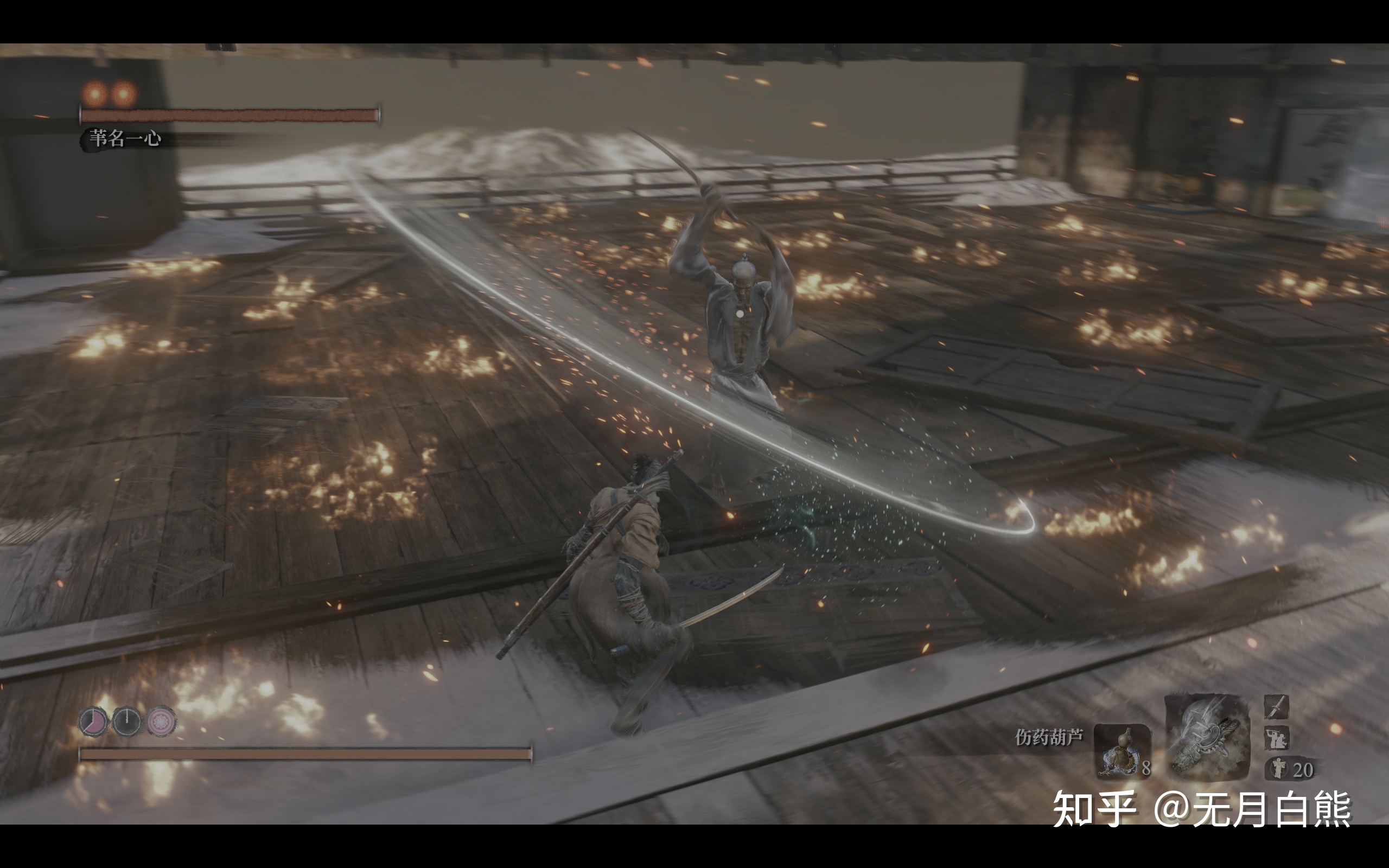Image resolution: width=1389 pixels, height=868 pixels.
Task: Click the kneeling shinobi figures icon
Action: click(x=1277, y=738)
